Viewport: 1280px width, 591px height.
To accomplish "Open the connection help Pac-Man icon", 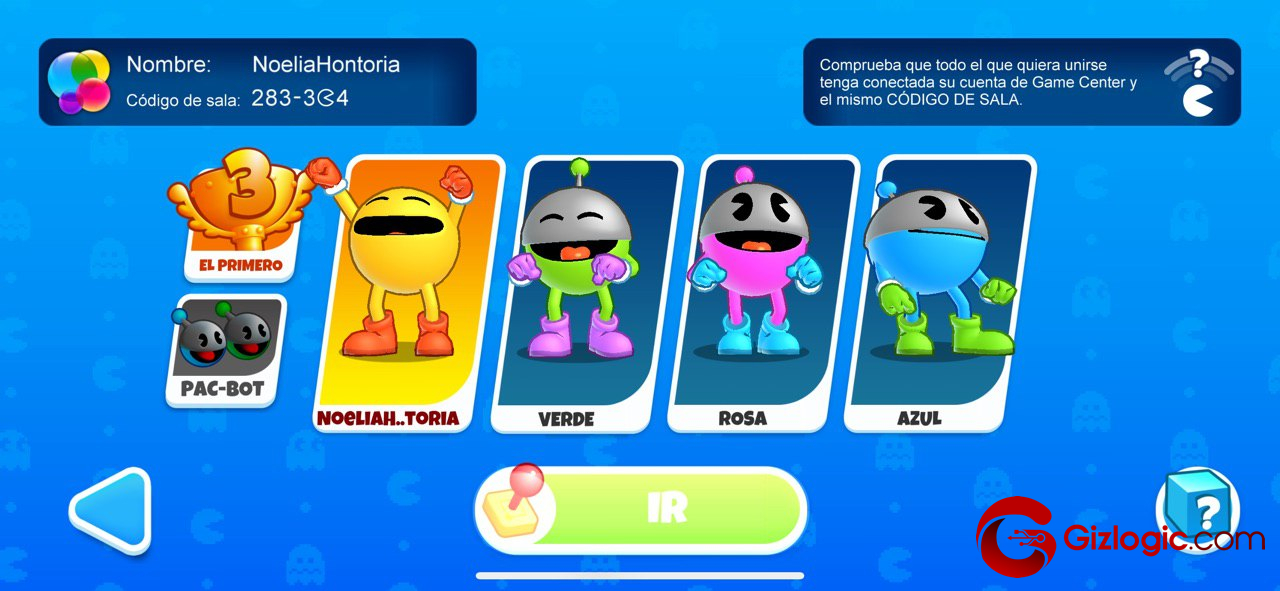I will click(x=1197, y=83).
